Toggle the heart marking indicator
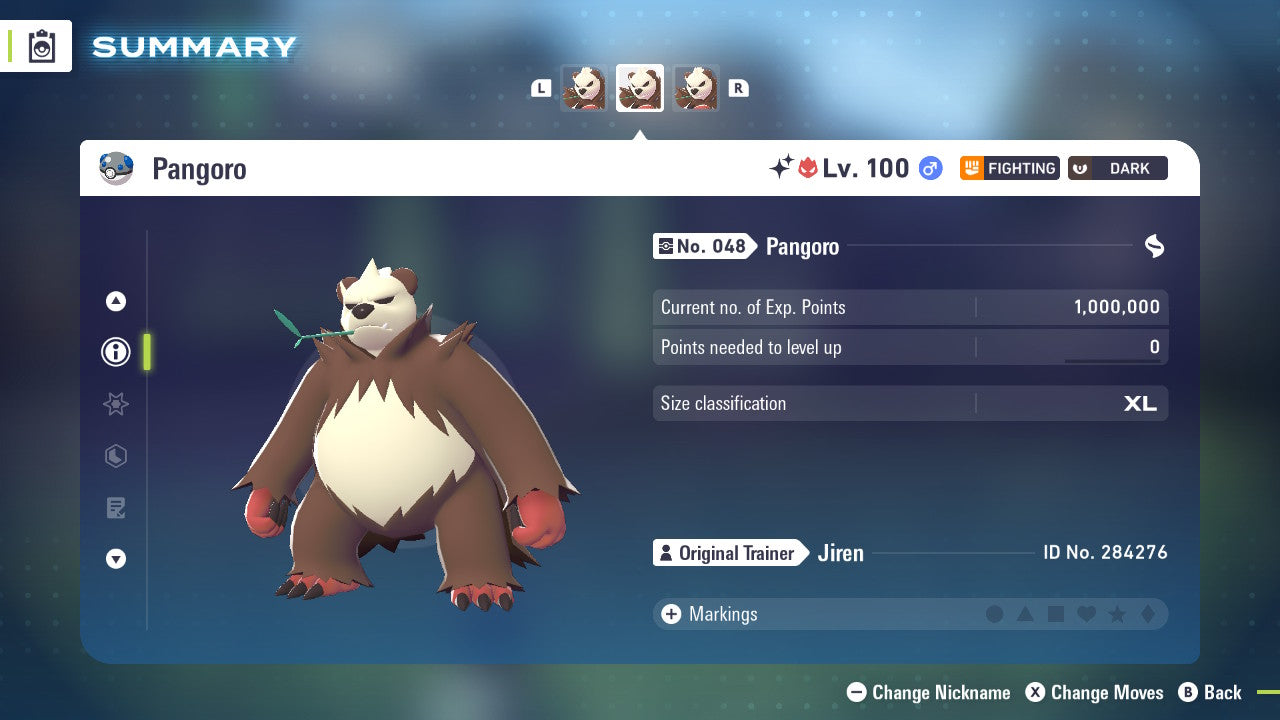Screen dimensions: 1280x720 pos(1086,614)
